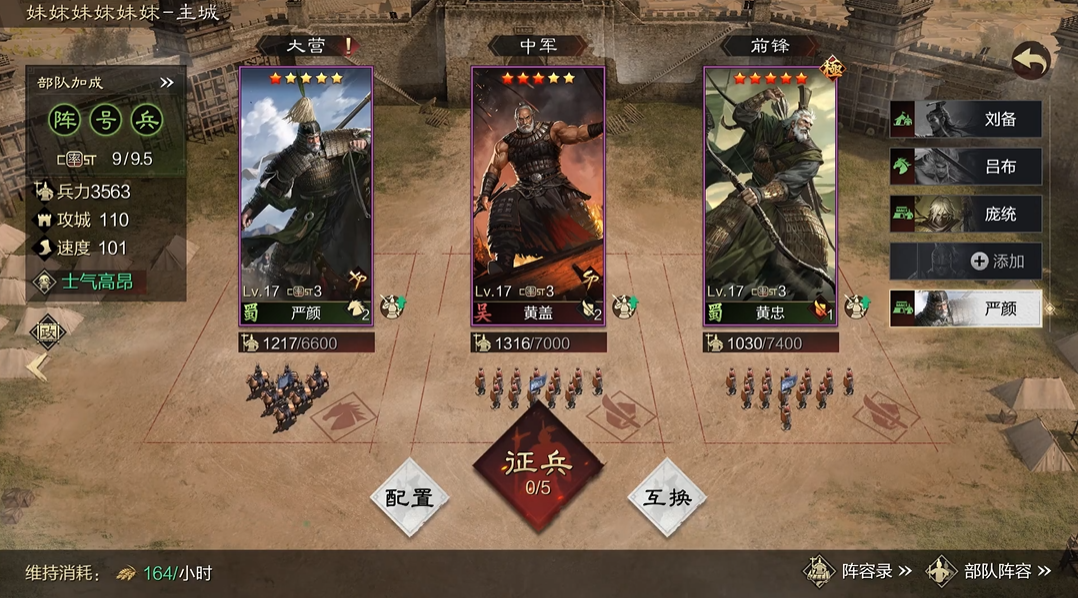Tap the 互换 swap button
Screen dimensions: 1078x598
click(x=667, y=497)
